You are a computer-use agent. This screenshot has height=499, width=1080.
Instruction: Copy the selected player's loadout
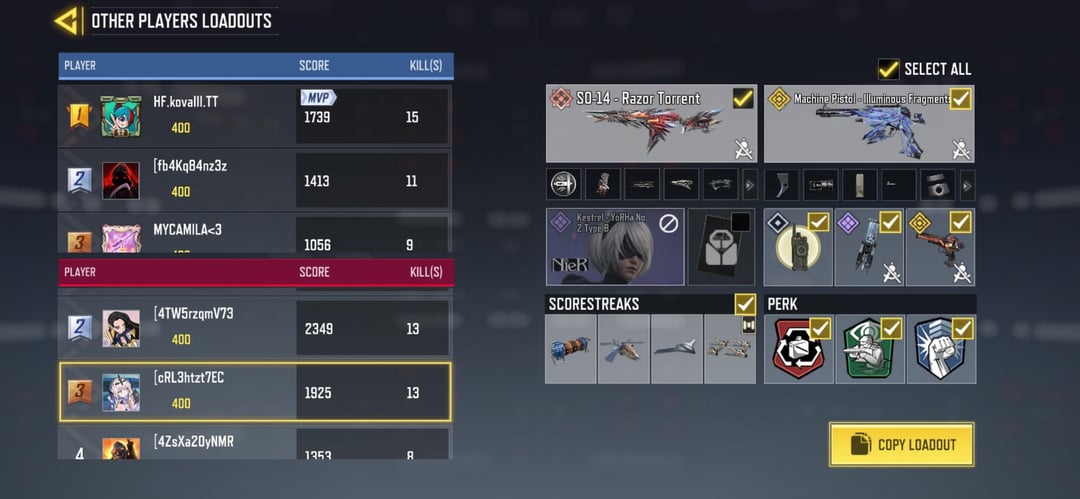tap(901, 444)
